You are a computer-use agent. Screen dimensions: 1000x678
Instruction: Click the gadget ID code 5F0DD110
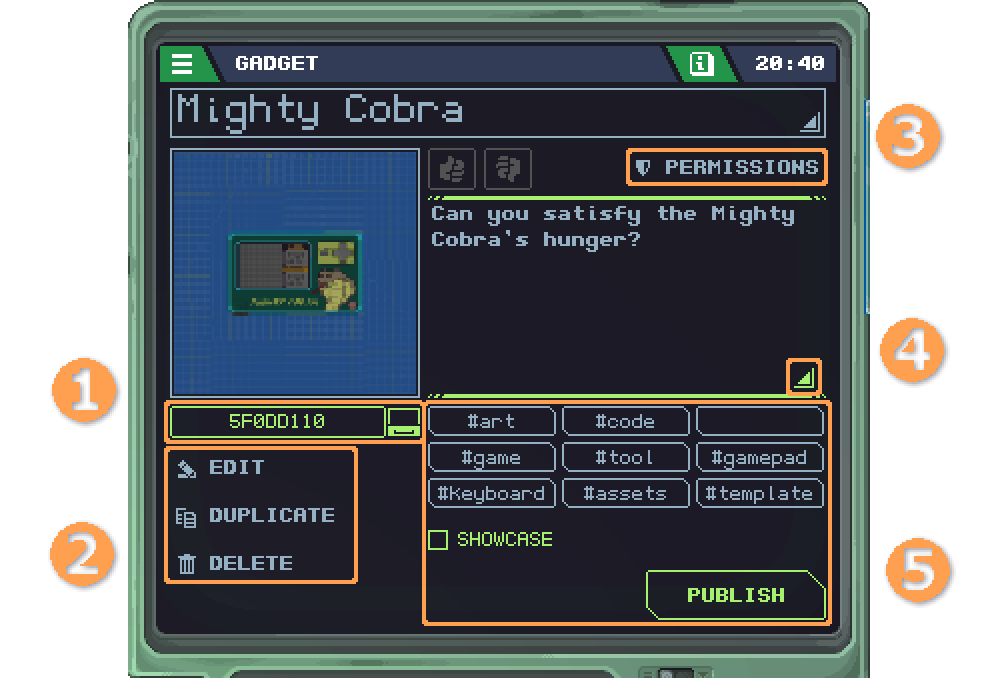(277, 422)
